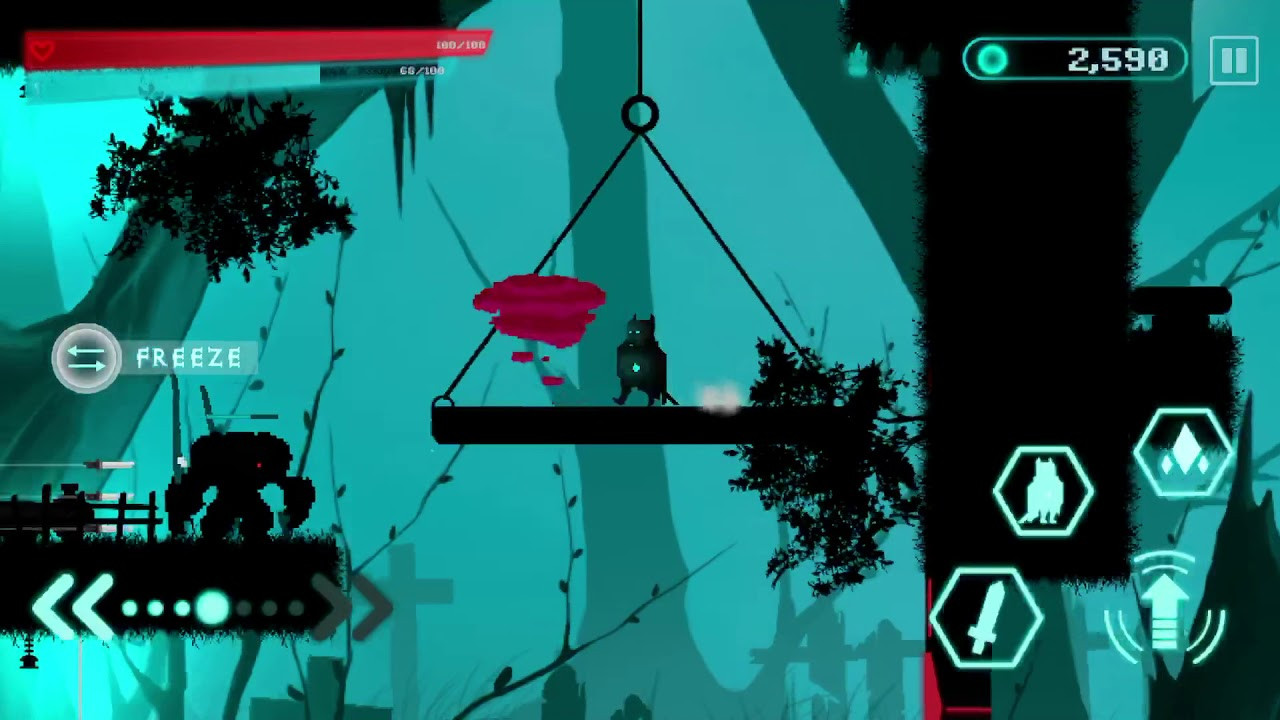Activate the wolf transformation ability

(1042, 492)
